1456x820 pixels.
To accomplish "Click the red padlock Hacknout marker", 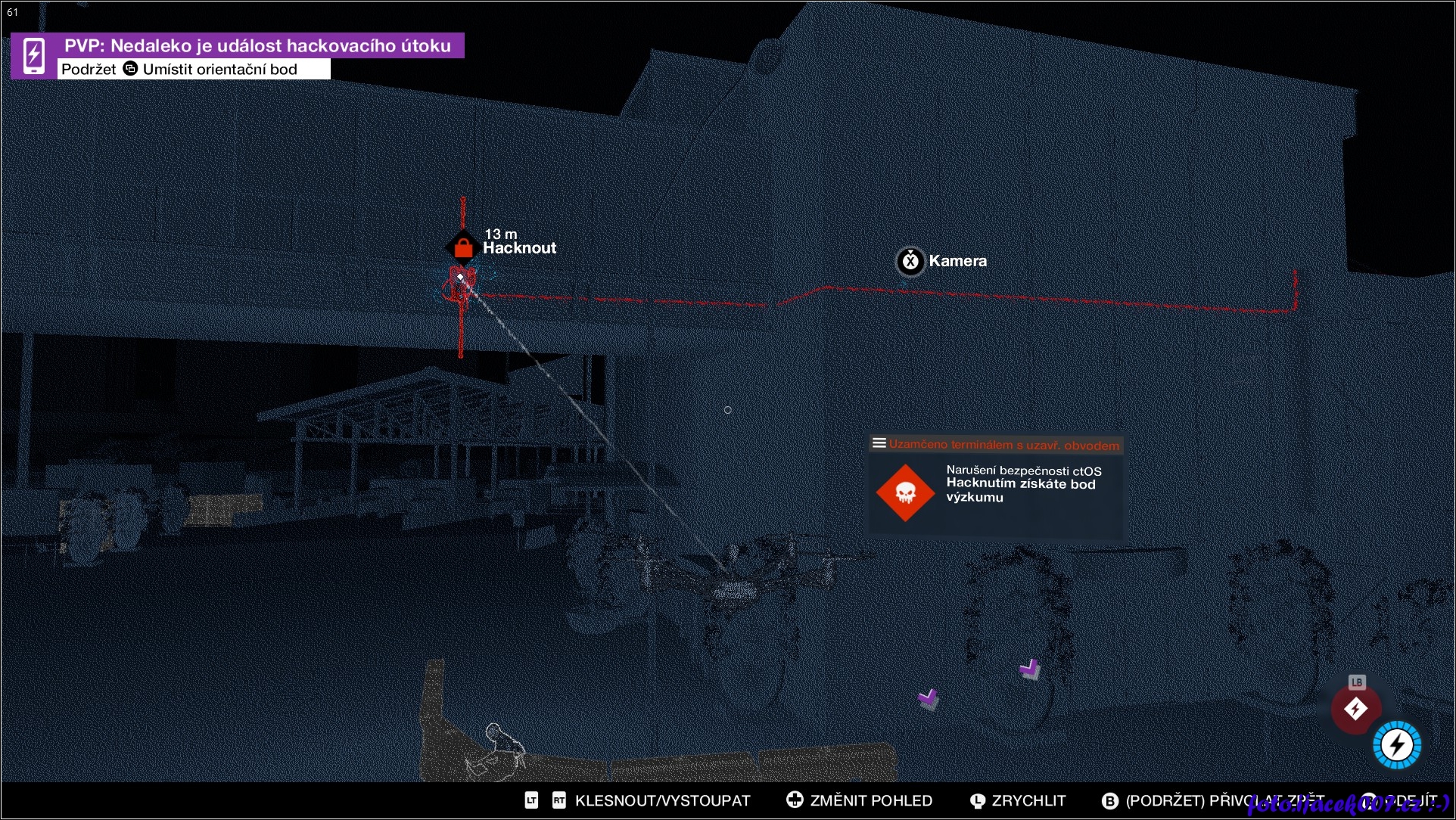I will coord(462,247).
